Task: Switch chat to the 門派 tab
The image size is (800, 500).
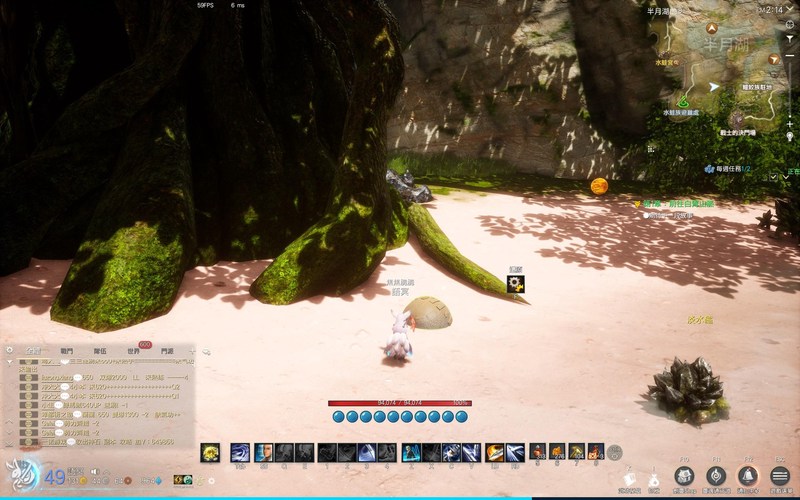Action: tap(166, 351)
